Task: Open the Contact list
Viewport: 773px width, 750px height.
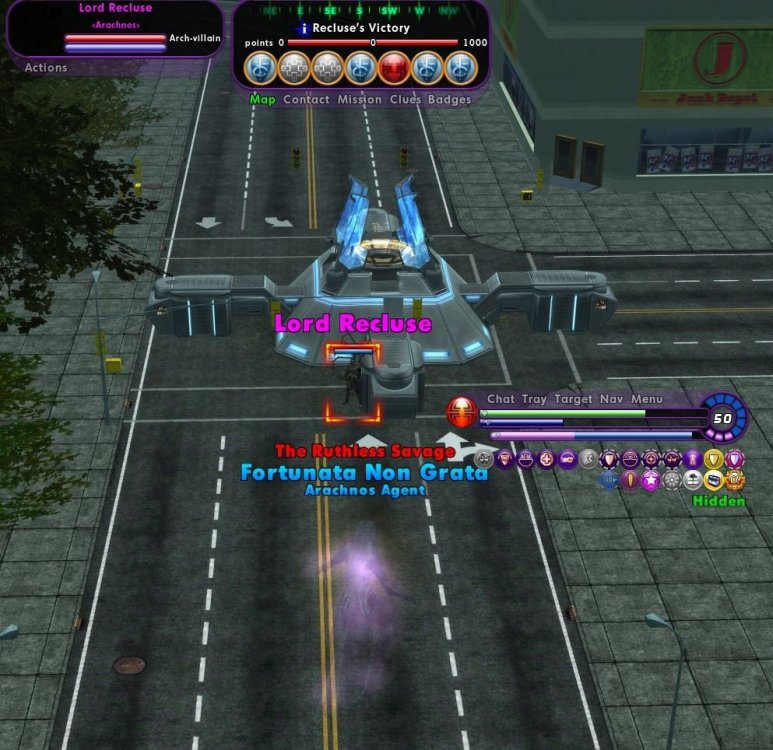Action: point(306,100)
